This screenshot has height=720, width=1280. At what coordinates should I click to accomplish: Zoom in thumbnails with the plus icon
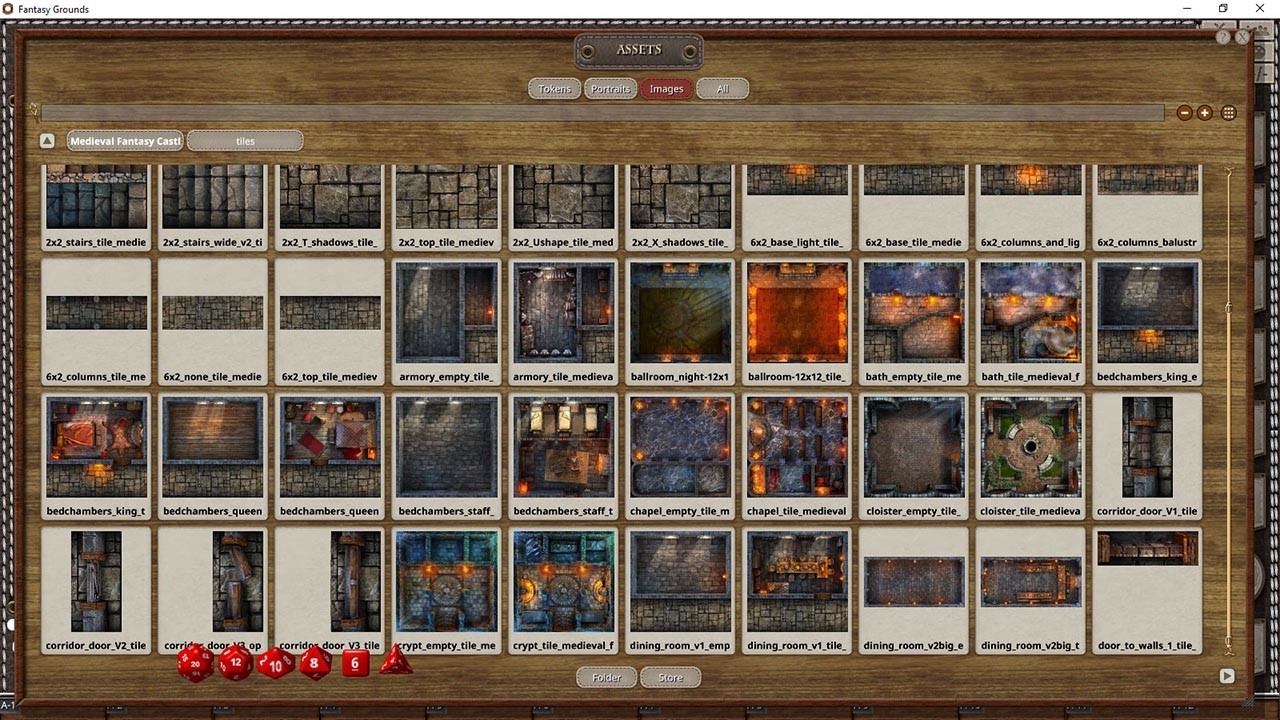click(1207, 113)
